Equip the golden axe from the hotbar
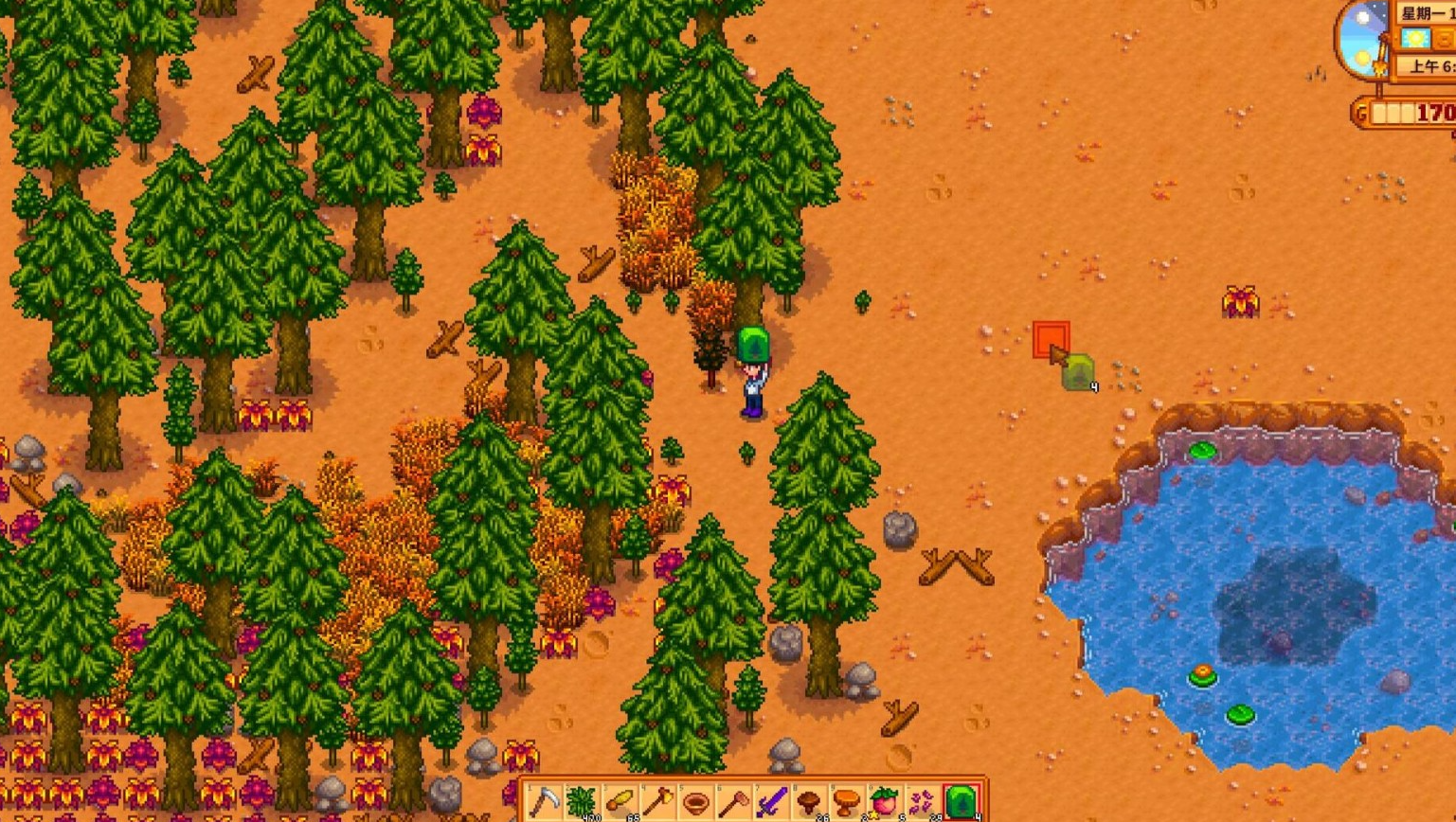1456x822 pixels. pyautogui.click(x=657, y=802)
